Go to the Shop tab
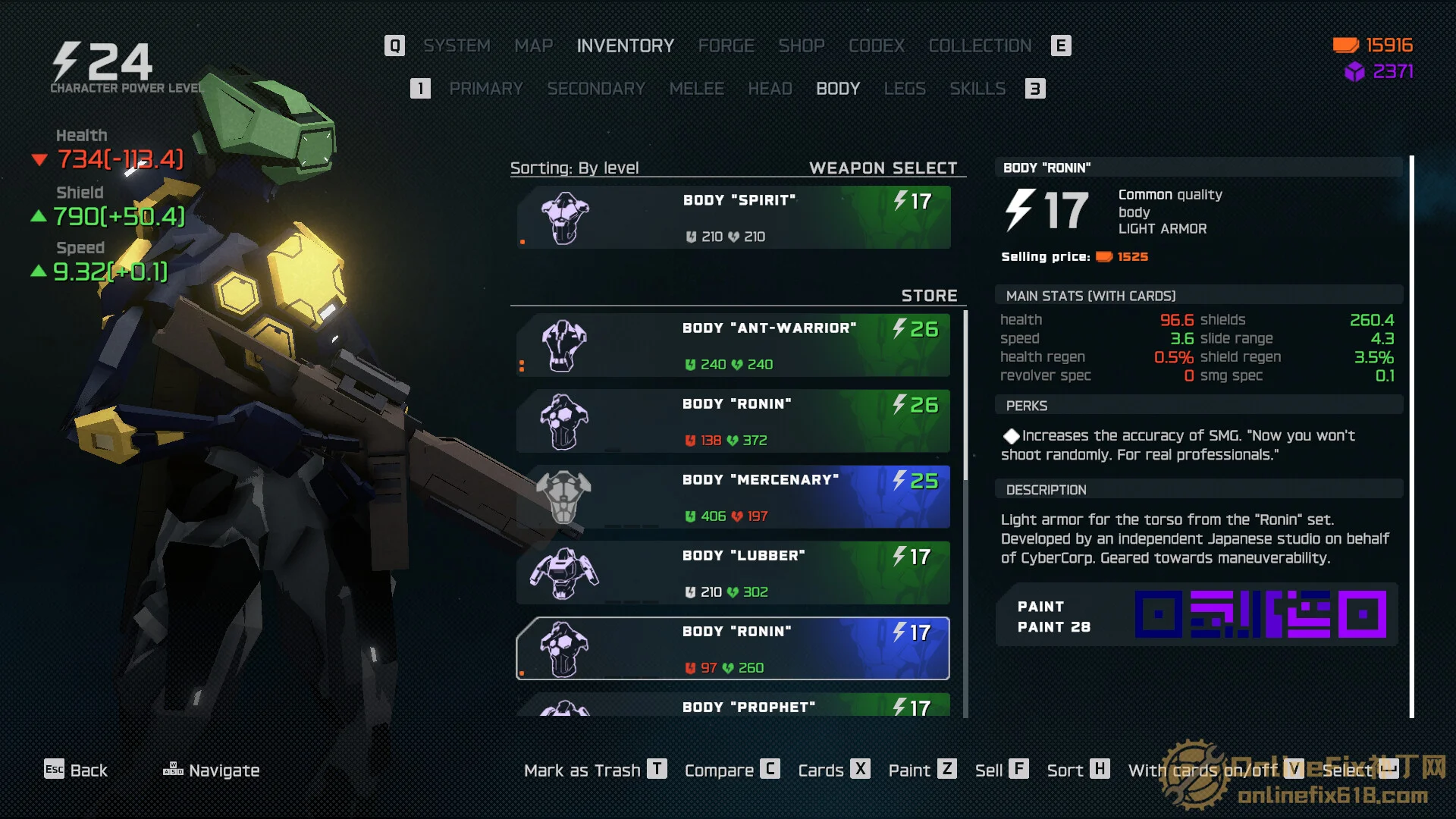 point(801,45)
